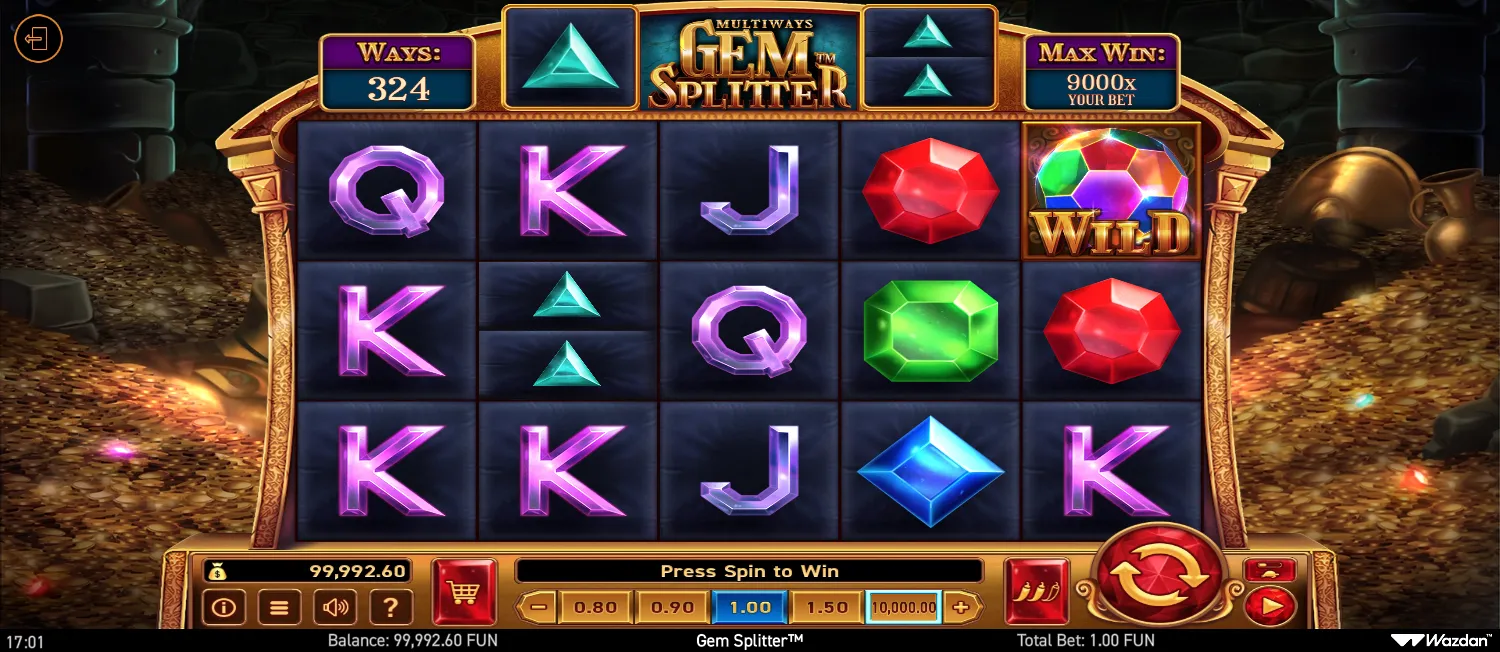The image size is (1500, 652).
Task: Select the 0.80 bet value
Action: (x=596, y=607)
